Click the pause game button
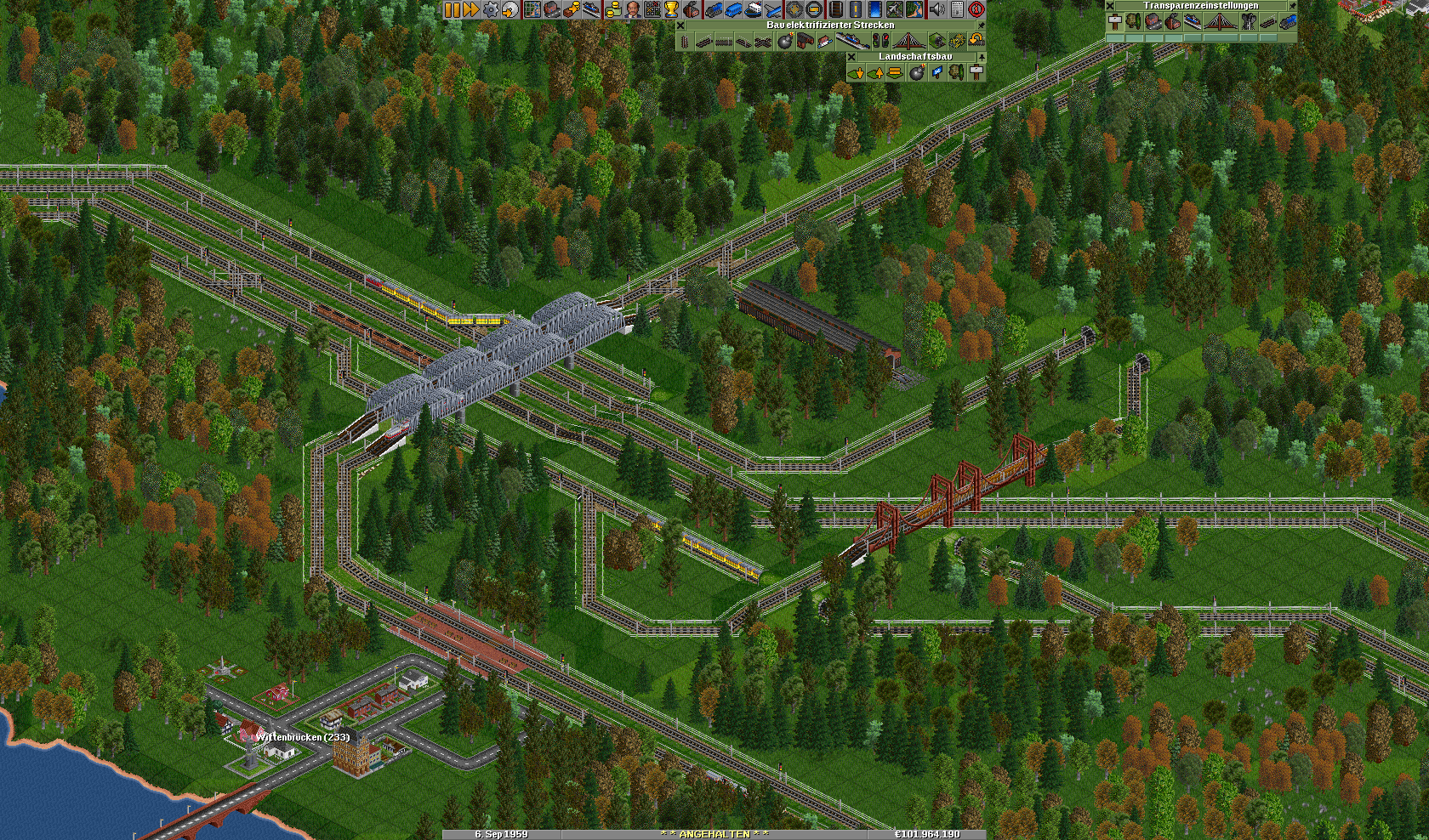Screen dimensions: 1429x840 [452, 9]
